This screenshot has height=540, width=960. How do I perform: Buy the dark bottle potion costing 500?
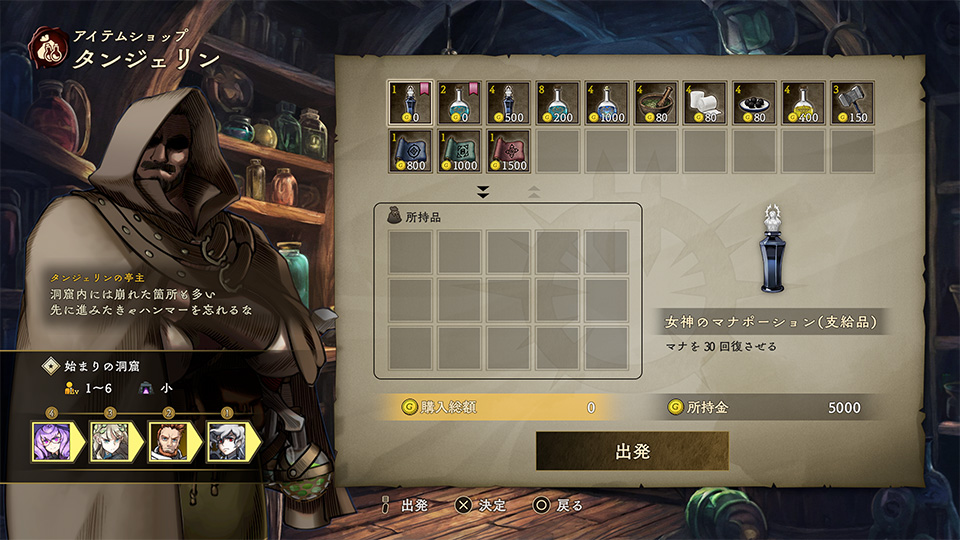point(507,103)
